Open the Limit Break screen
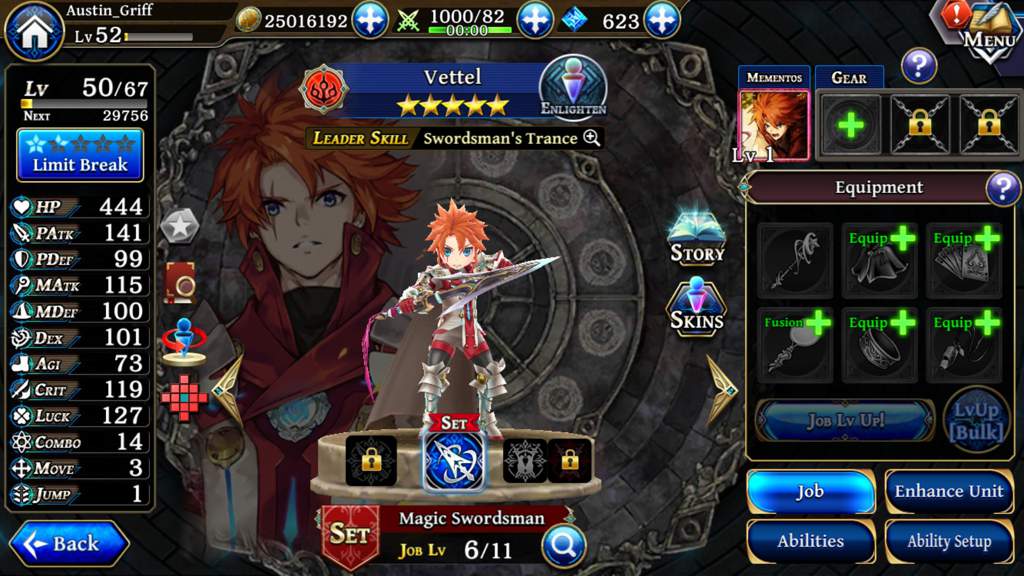Viewport: 1024px width, 576px height. click(80, 155)
